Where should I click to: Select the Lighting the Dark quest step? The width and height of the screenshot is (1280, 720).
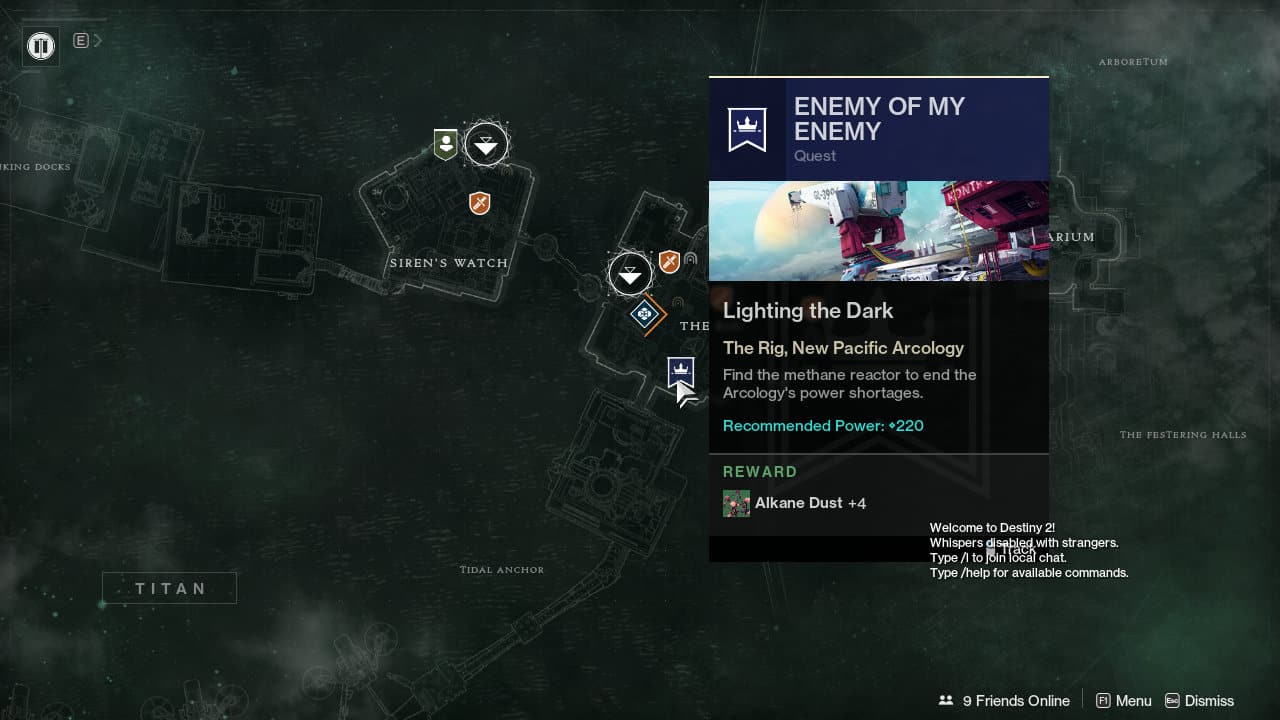pos(808,310)
